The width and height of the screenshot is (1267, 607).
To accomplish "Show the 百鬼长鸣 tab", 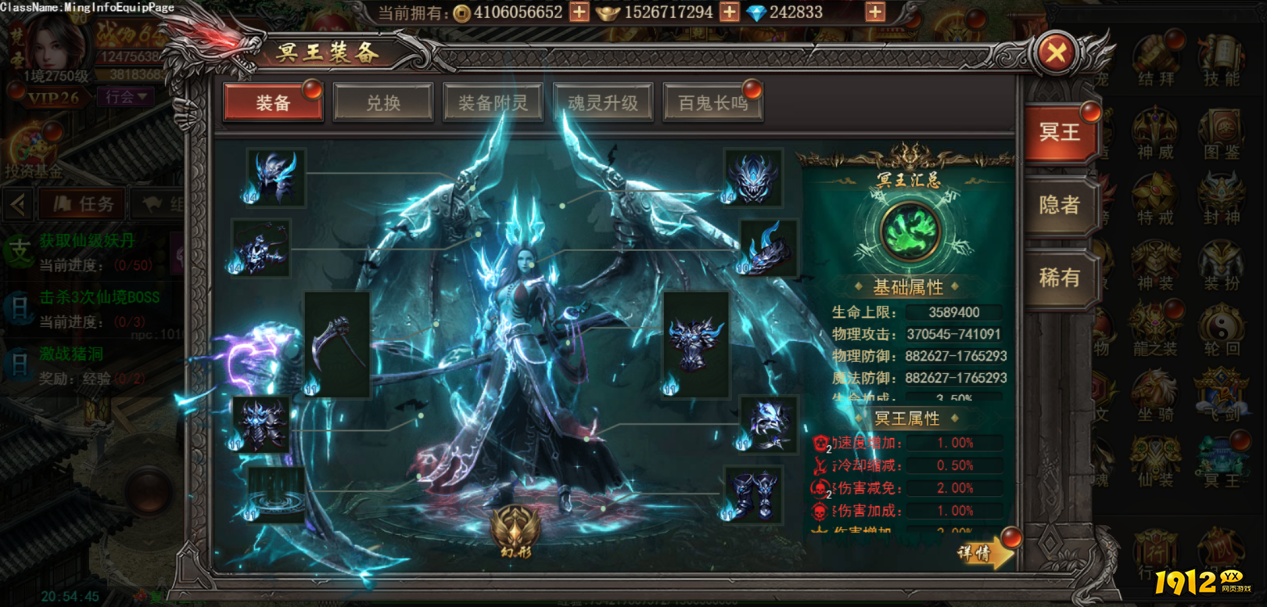I will click(712, 102).
